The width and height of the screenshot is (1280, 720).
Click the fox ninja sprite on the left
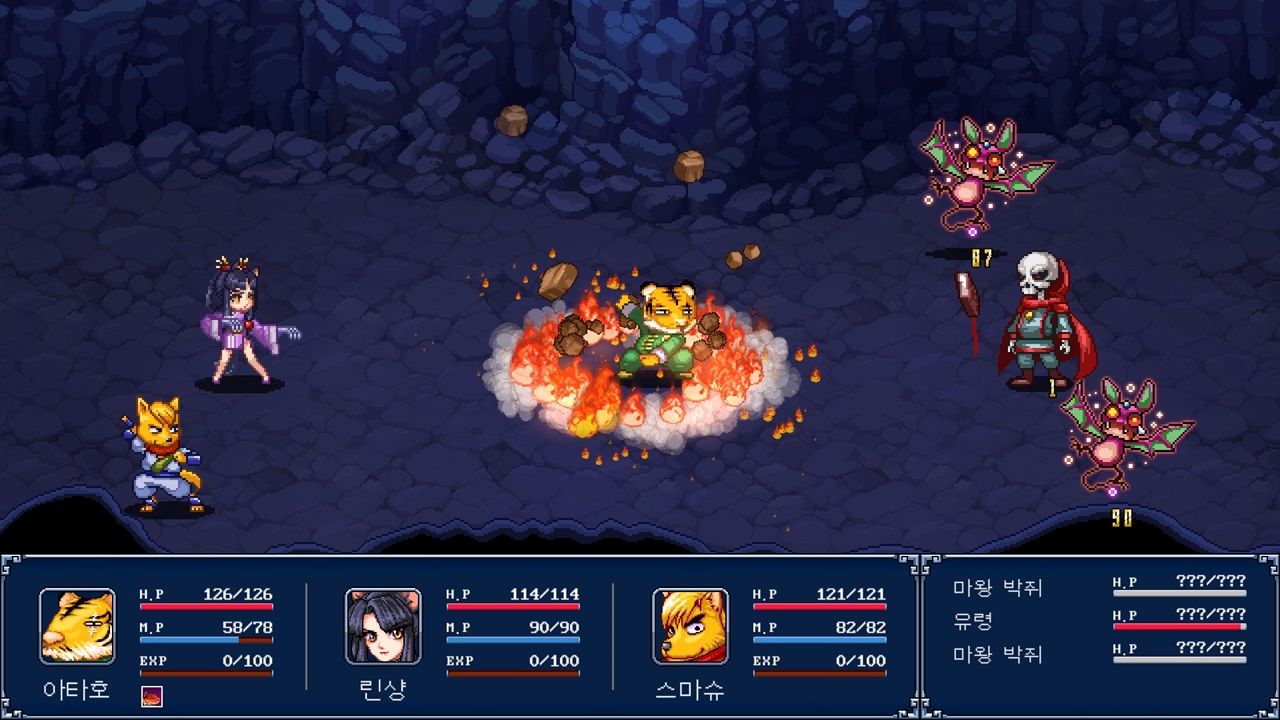click(165, 450)
